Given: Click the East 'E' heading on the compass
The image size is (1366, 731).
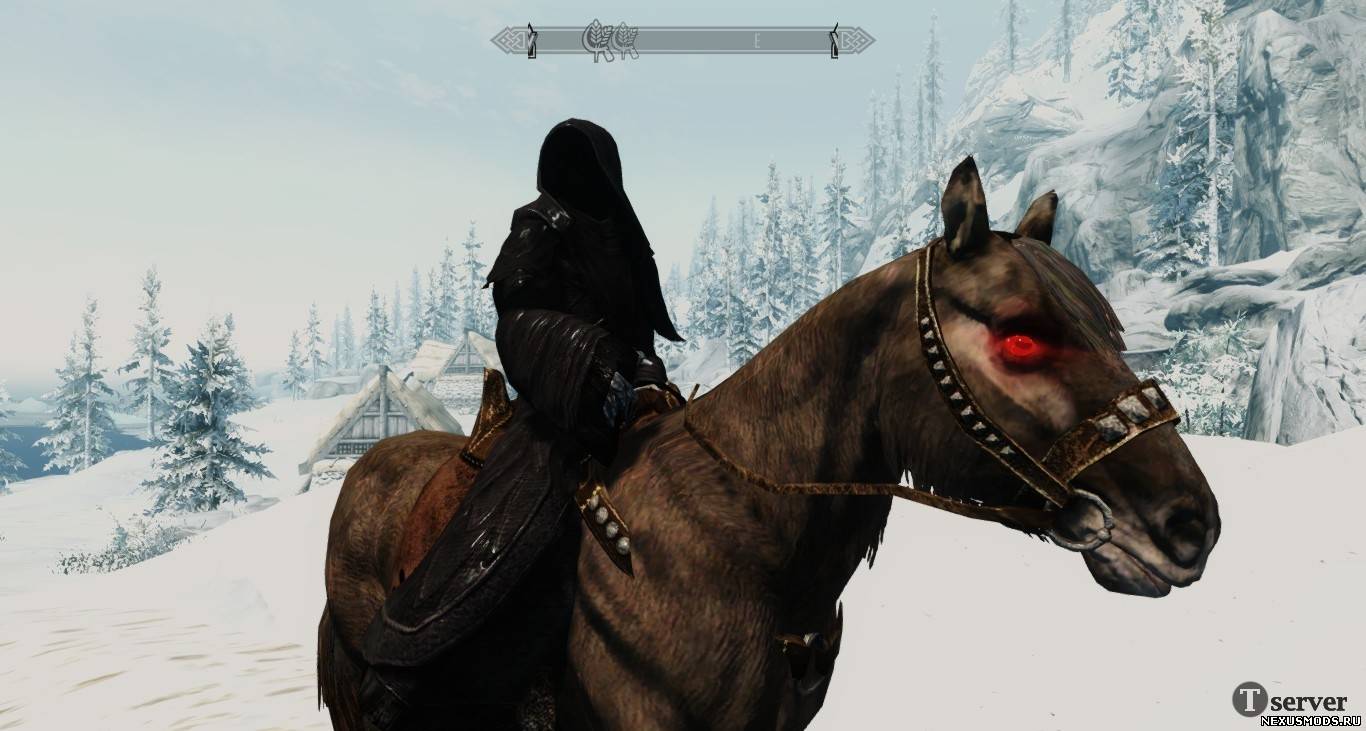Looking at the screenshot, I should click(758, 41).
